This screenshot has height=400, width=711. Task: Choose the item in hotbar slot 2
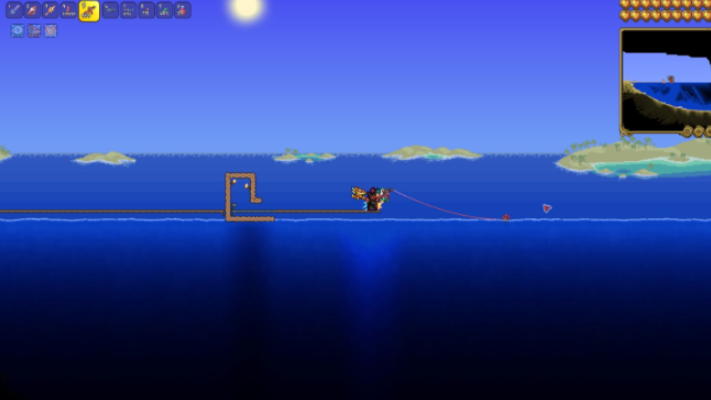(32, 11)
